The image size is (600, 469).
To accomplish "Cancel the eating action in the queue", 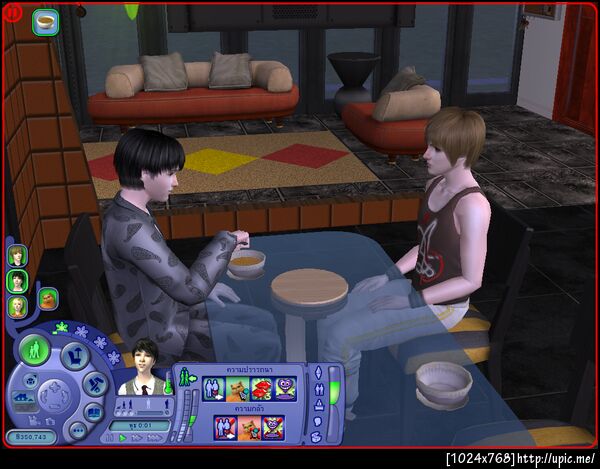I will tap(46, 21).
